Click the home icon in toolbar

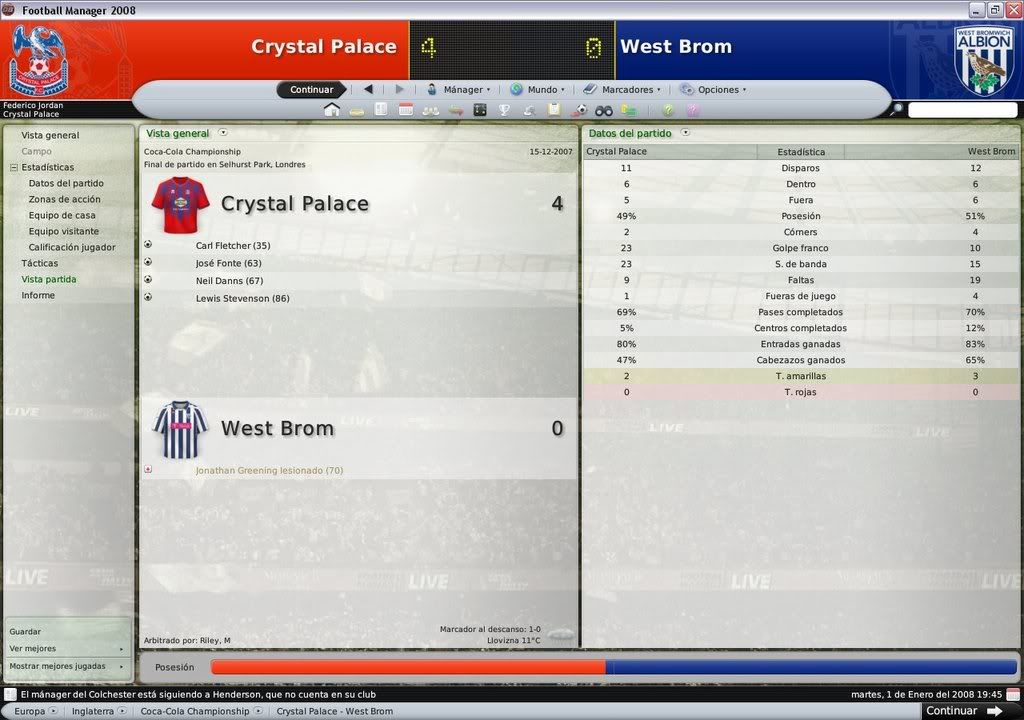click(x=332, y=110)
